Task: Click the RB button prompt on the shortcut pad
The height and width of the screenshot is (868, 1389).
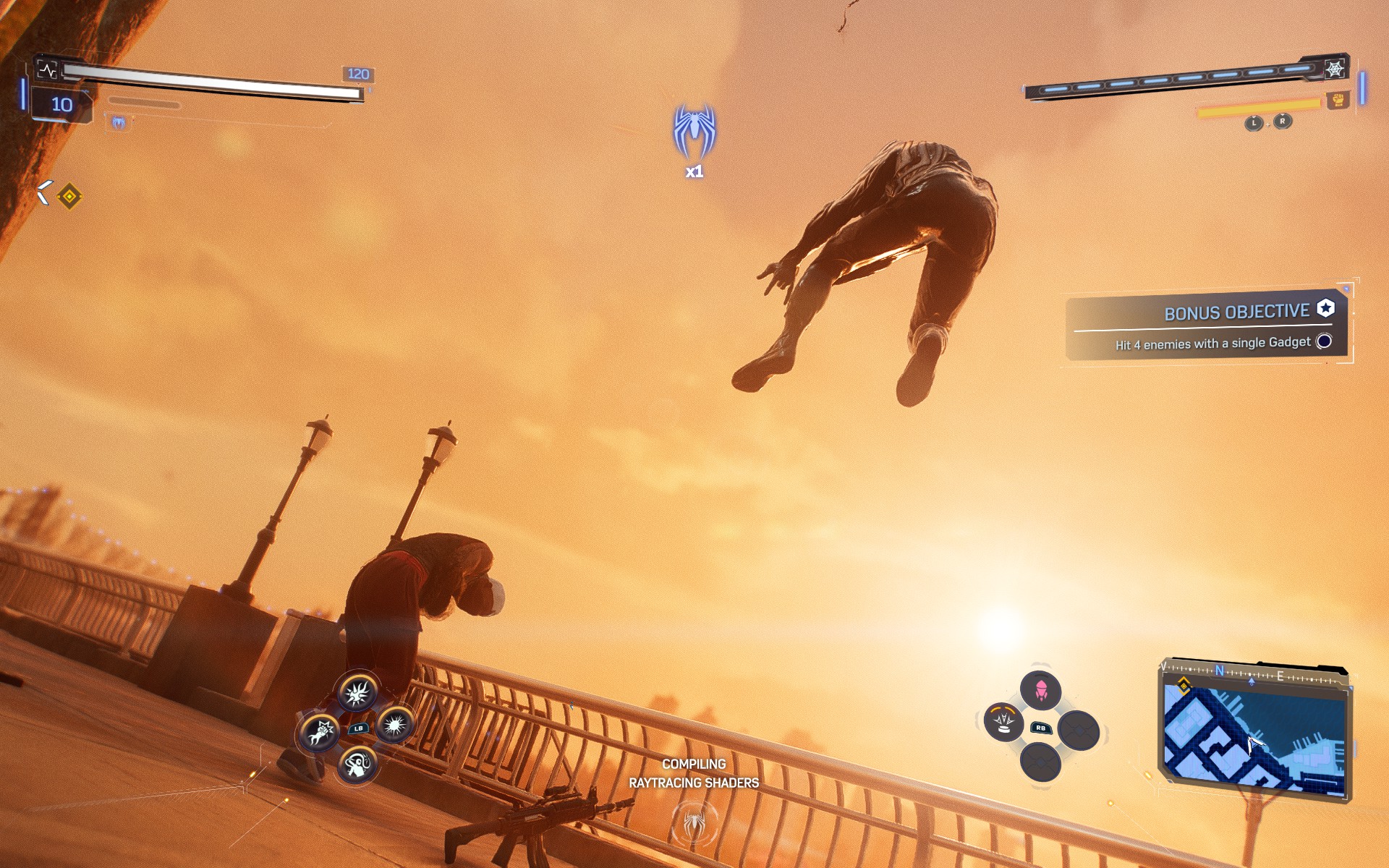Action: pos(1041,728)
